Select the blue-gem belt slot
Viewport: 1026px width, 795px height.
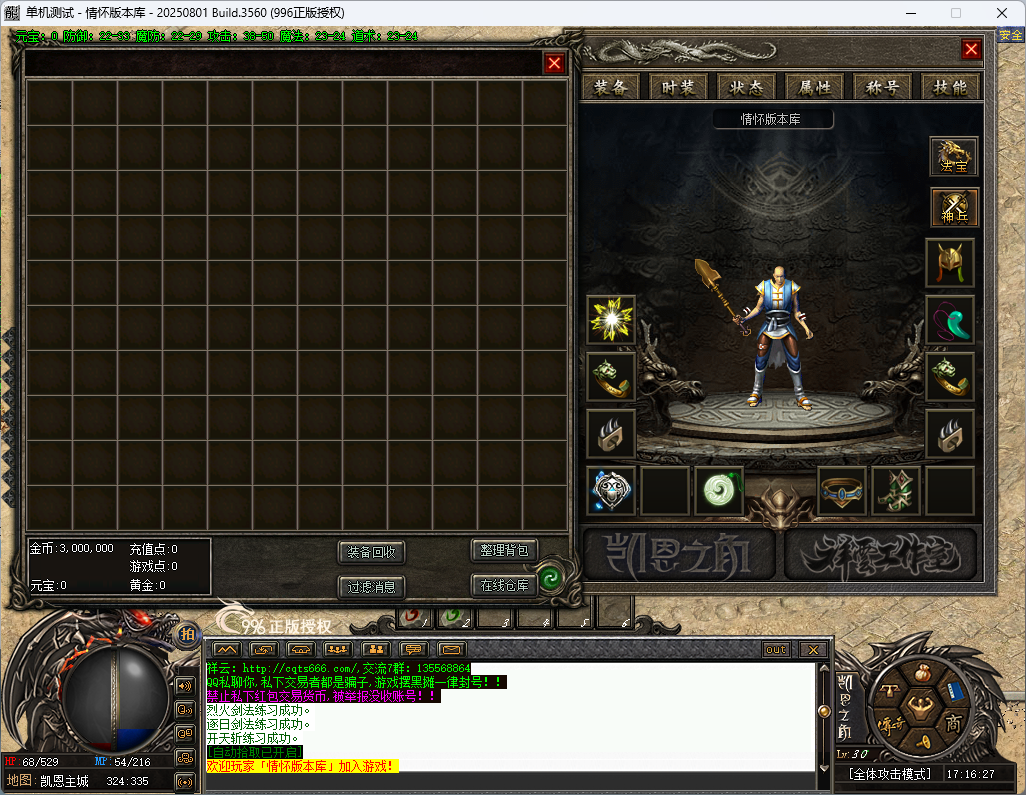pyautogui.click(x=842, y=490)
